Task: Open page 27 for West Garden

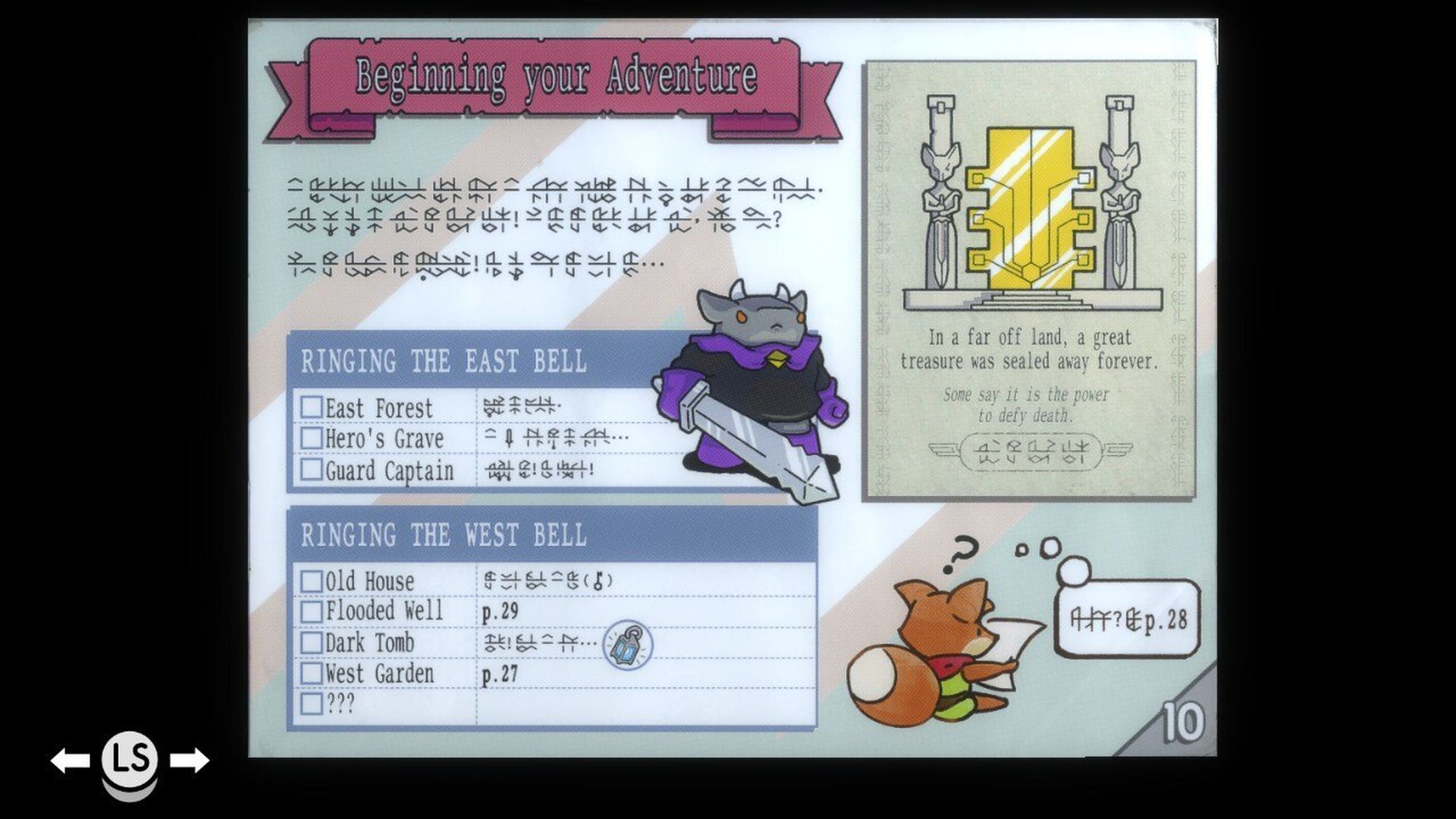Action: (x=502, y=673)
